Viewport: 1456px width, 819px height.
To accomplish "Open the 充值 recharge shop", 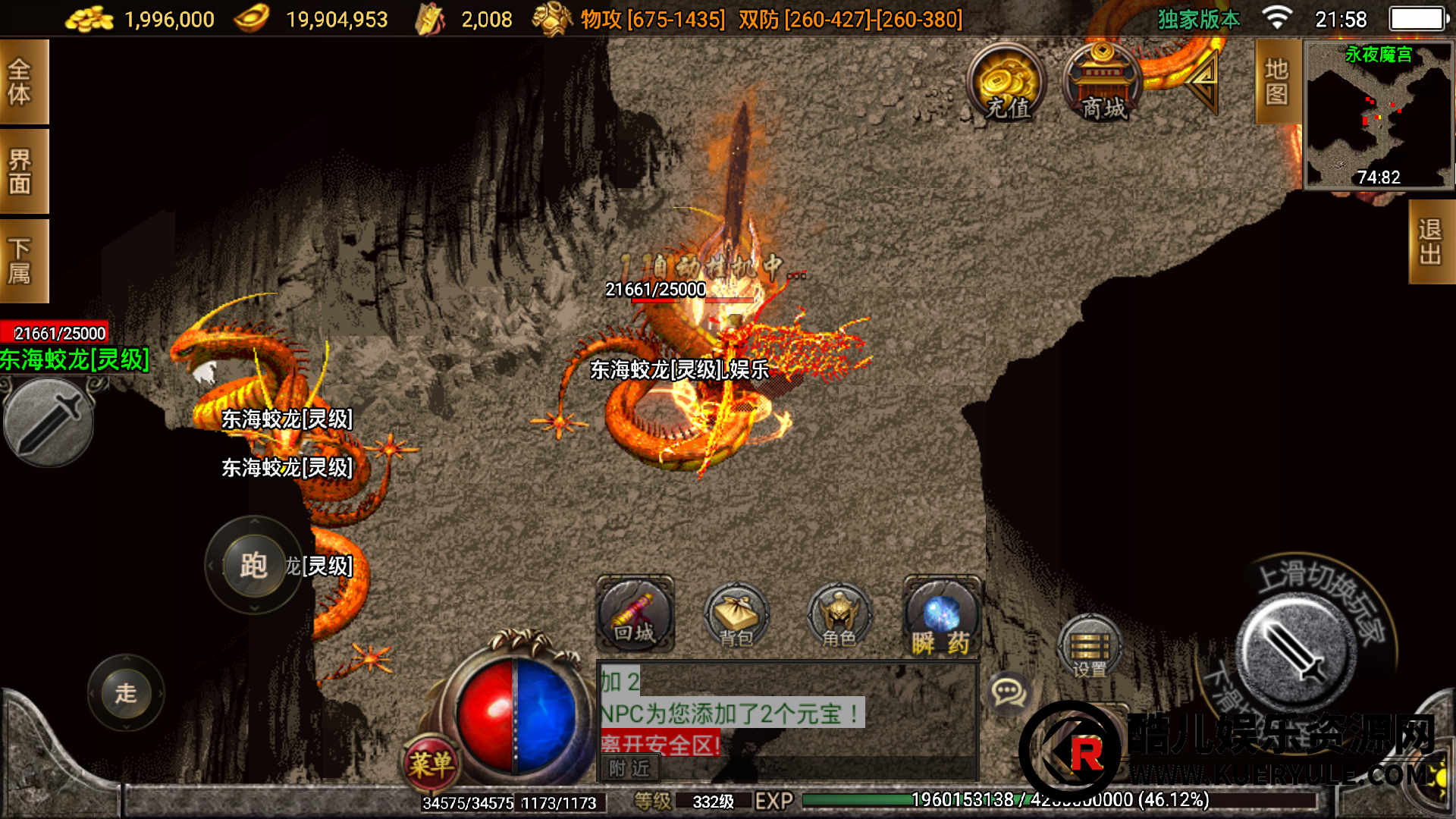I will click(1006, 83).
